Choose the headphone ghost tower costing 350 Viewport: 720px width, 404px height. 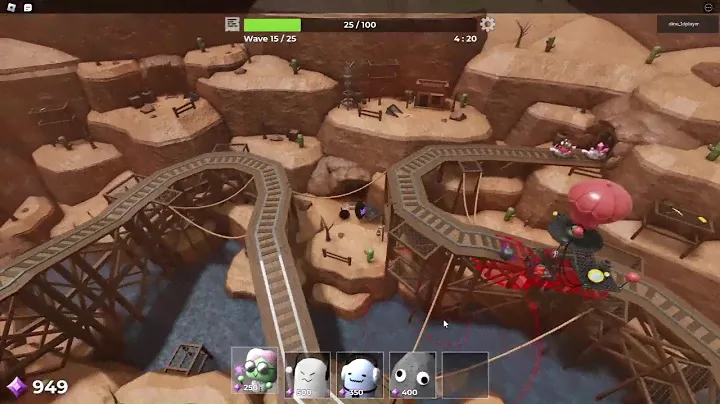tap(359, 370)
